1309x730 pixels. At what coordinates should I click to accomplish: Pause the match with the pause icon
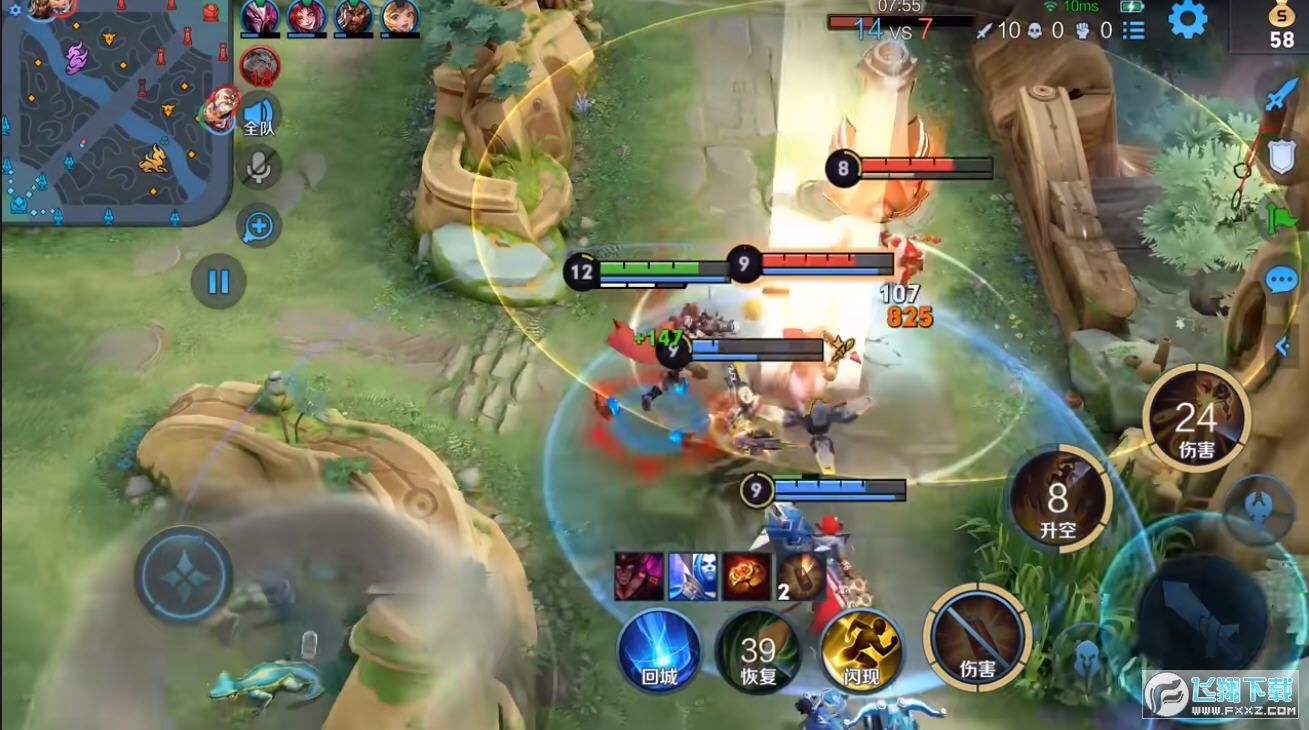(x=218, y=283)
